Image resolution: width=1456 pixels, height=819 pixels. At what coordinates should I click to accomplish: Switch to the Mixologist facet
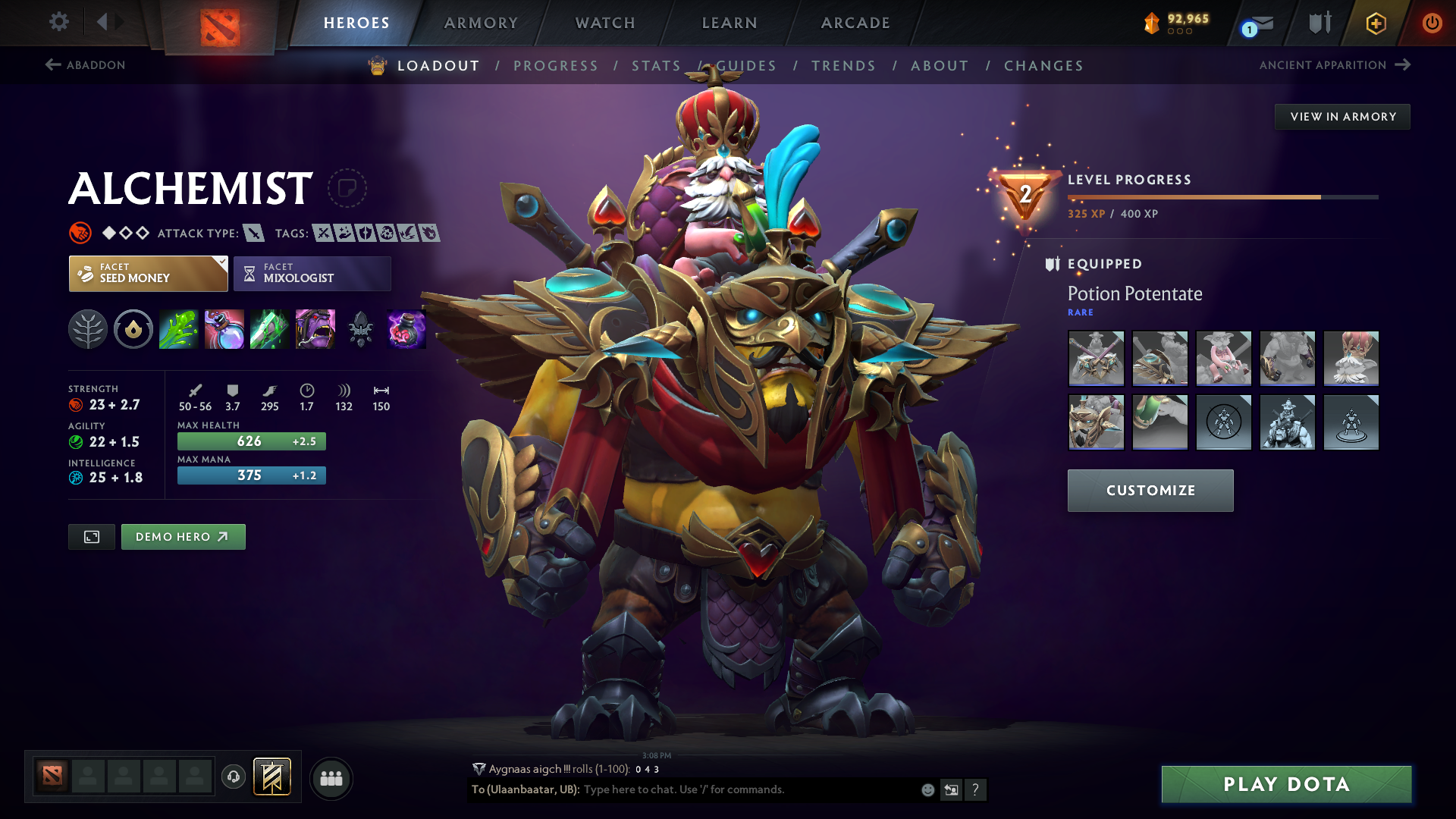point(312,273)
